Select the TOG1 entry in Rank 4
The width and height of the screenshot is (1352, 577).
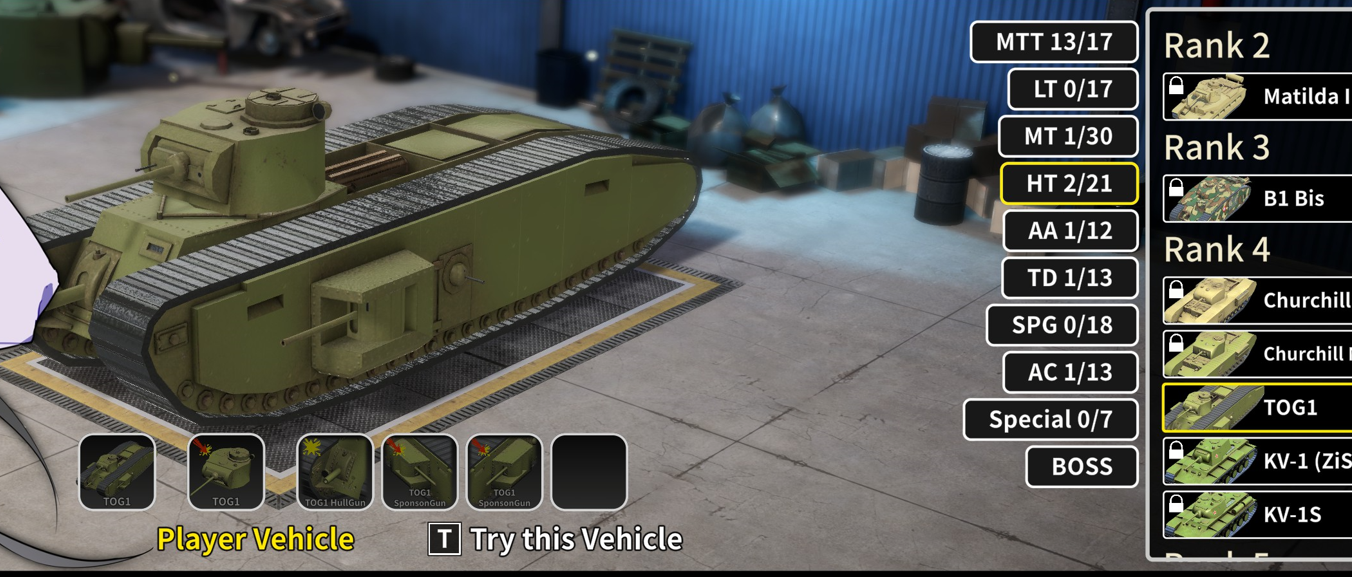click(x=1258, y=407)
